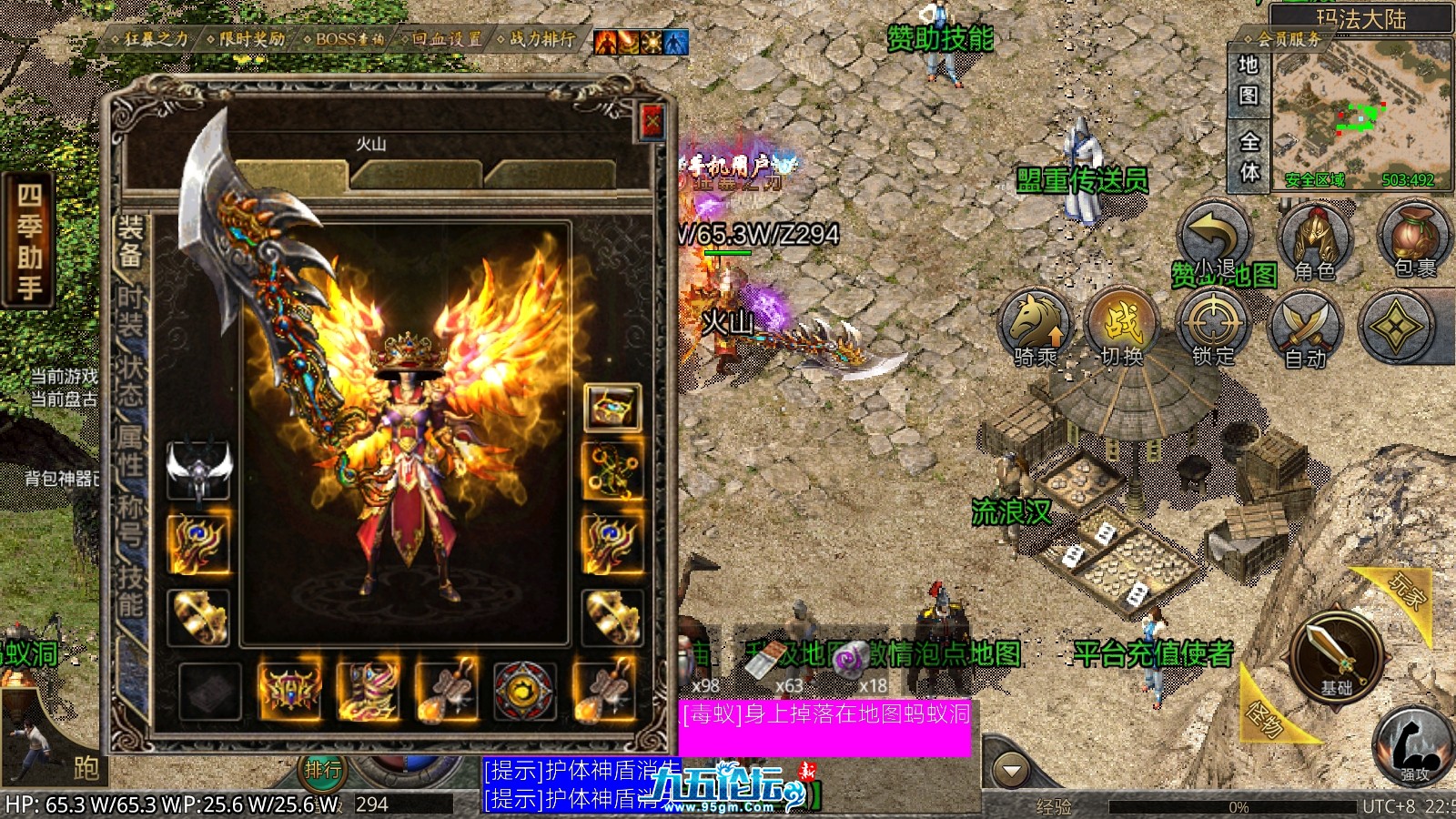Use the 基础 basic sword attack
1456x819 pixels.
pos(1336,653)
